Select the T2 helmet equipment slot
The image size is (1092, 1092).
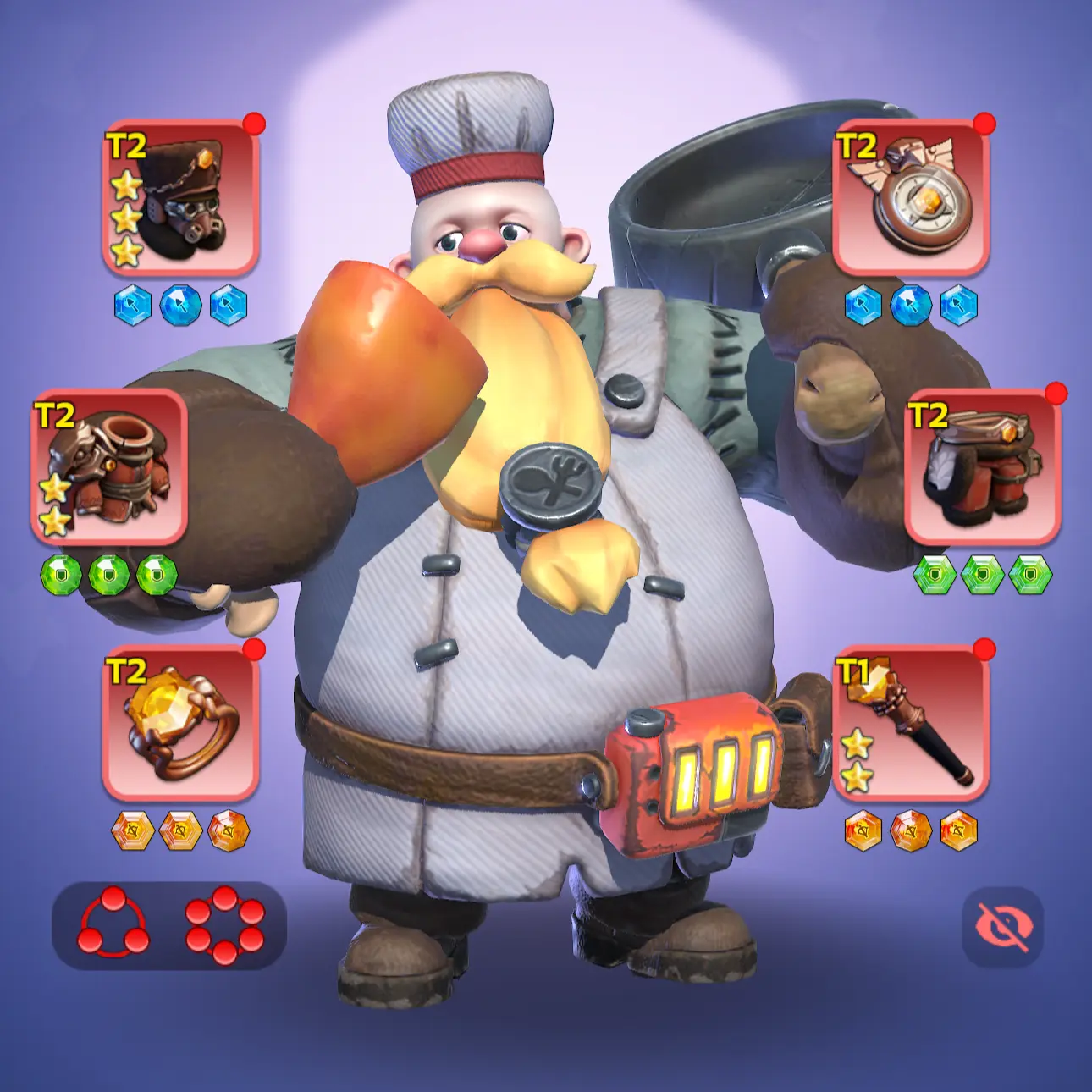click(180, 197)
